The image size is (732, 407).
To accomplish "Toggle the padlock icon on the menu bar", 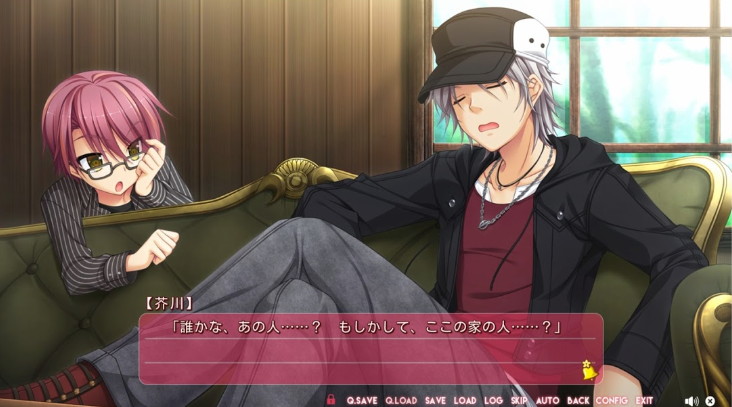I will 331,400.
